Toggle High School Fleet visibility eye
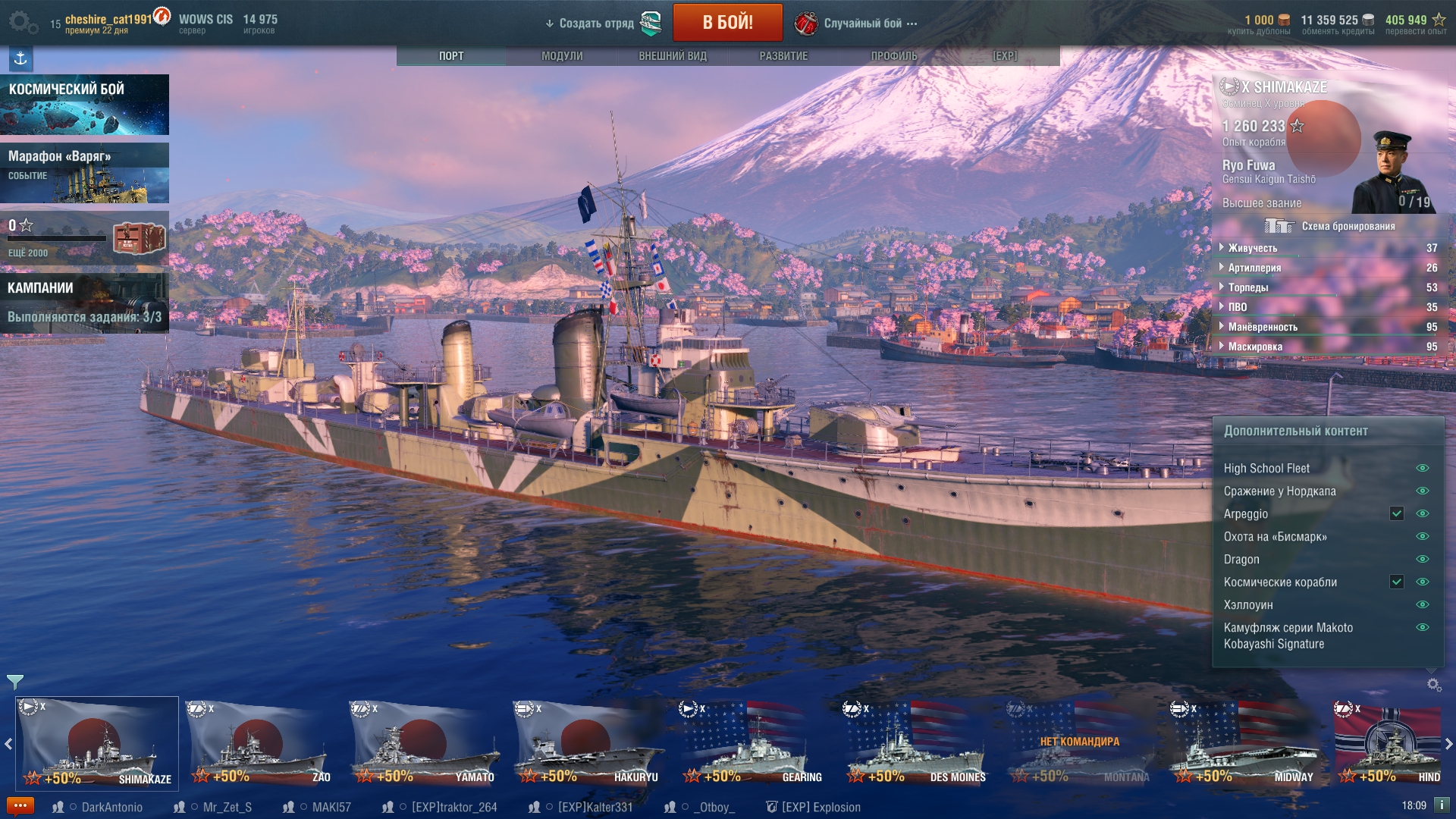 click(x=1423, y=468)
